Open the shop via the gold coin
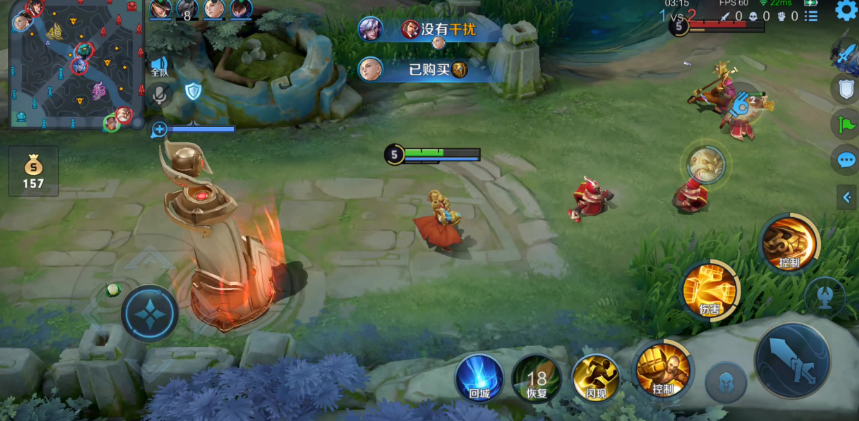This screenshot has height=421, width=859. [x=33, y=171]
